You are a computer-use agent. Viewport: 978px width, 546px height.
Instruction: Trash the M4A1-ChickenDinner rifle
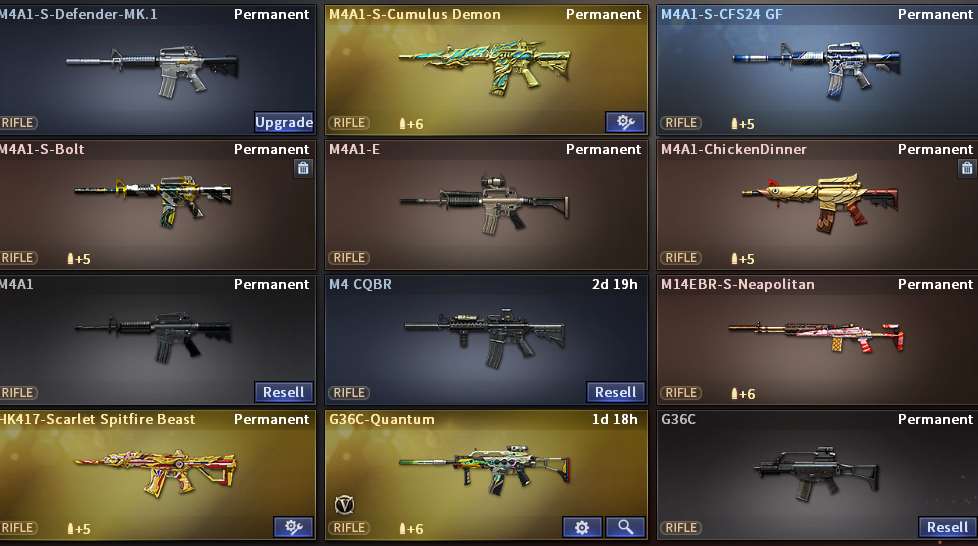(966, 168)
